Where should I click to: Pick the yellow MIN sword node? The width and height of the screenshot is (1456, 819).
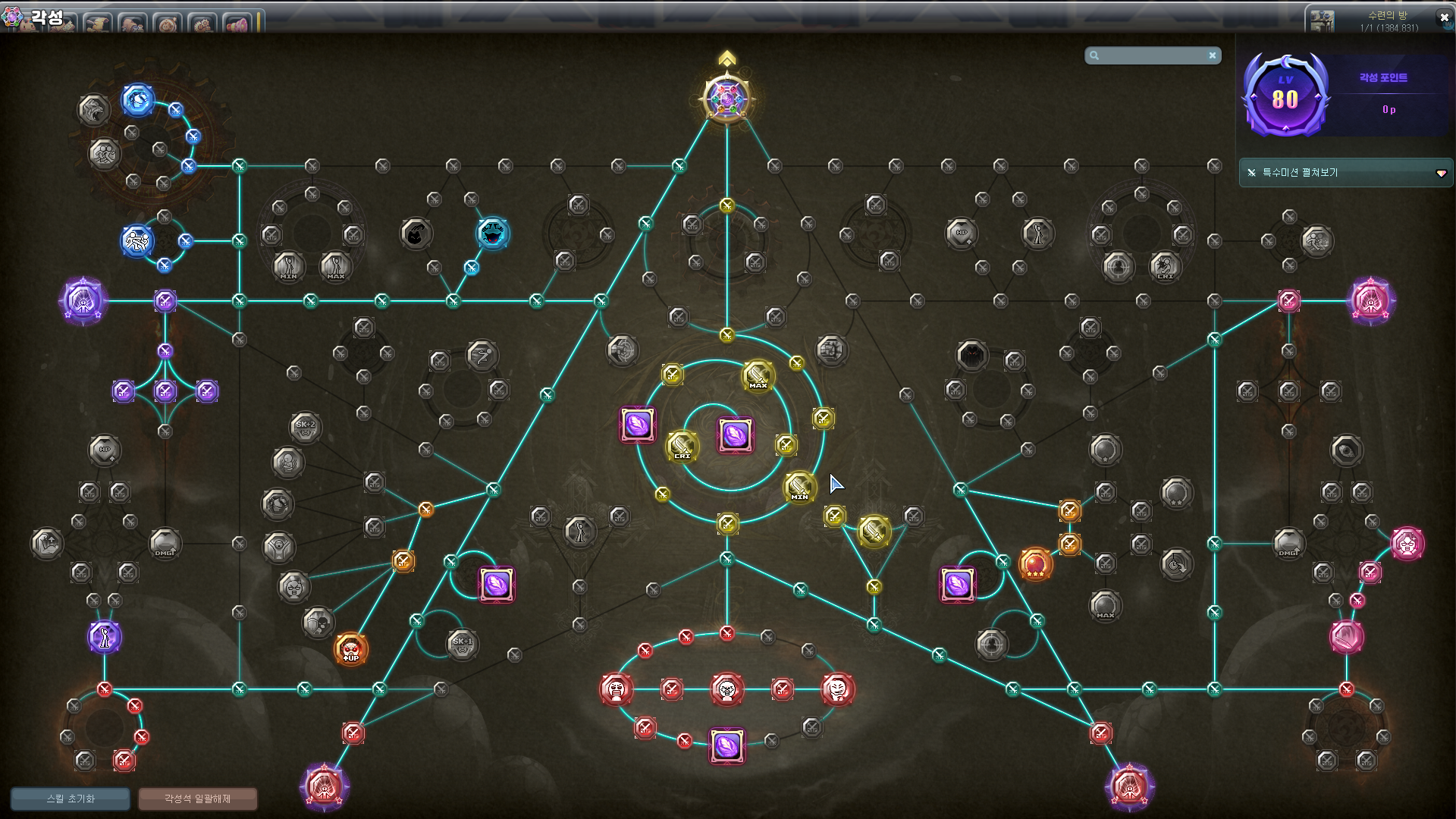799,487
